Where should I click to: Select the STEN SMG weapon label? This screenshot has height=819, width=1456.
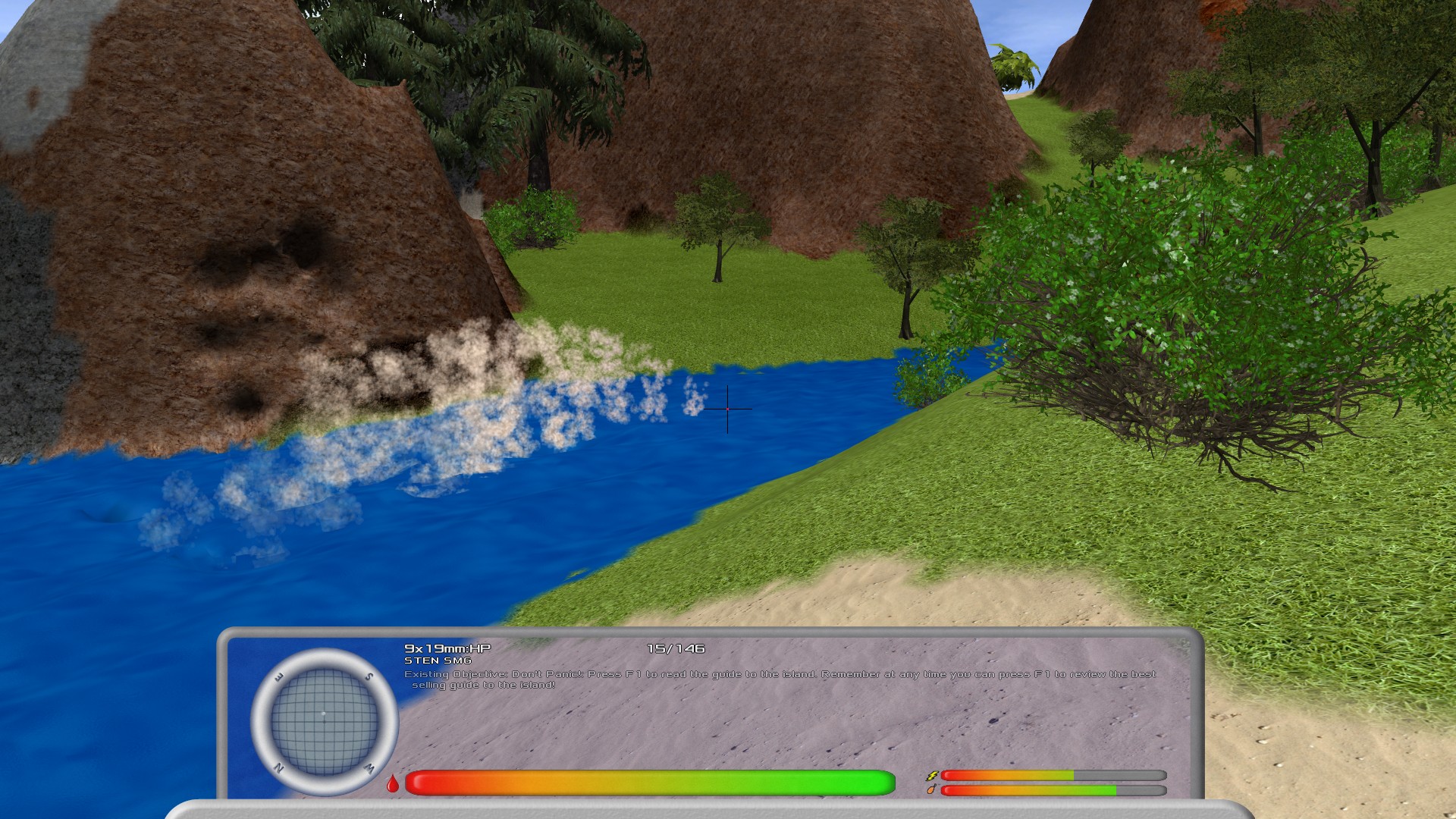click(x=438, y=661)
